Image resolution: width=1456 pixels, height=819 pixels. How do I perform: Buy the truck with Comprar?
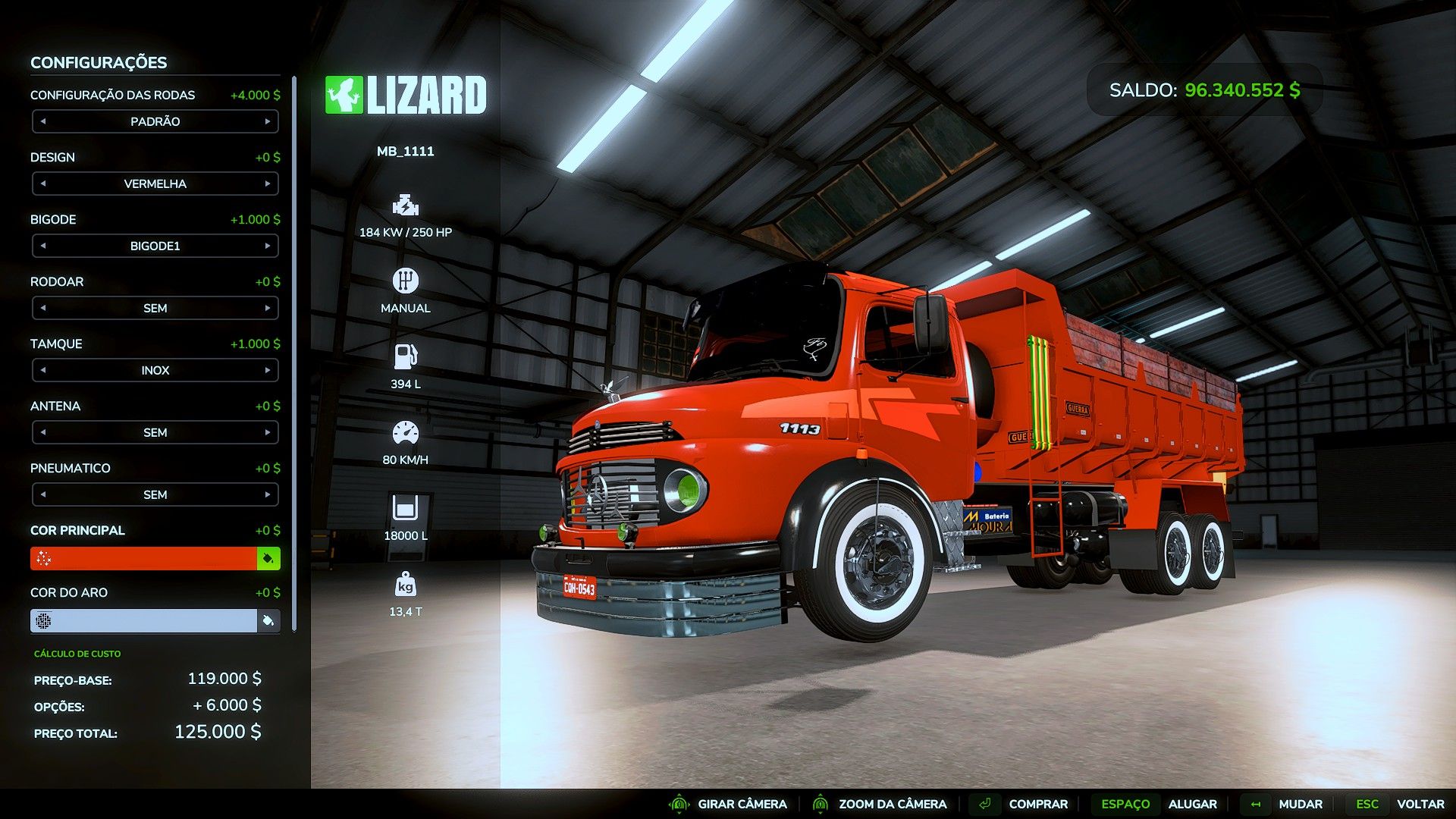1037,804
